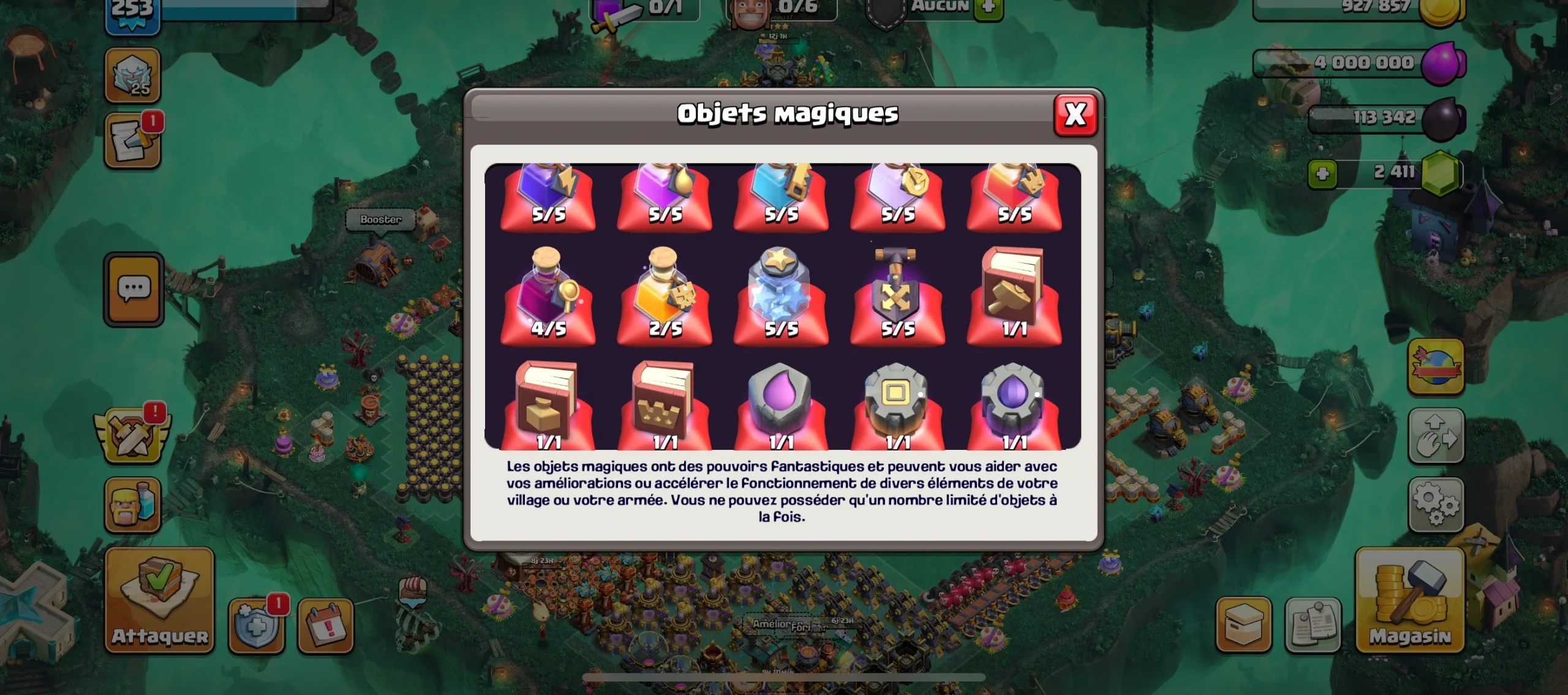Close the Objets magiques dialog

tap(1076, 116)
